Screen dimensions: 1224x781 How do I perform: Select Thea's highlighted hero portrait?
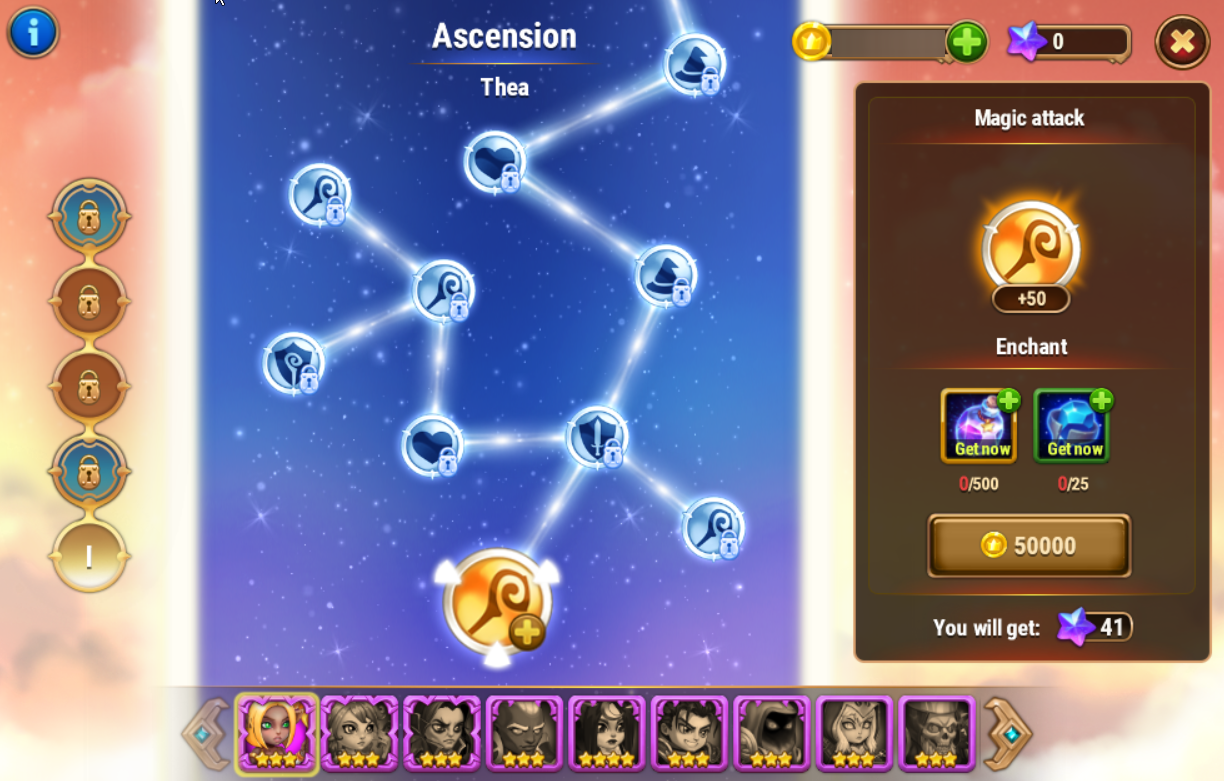[277, 734]
